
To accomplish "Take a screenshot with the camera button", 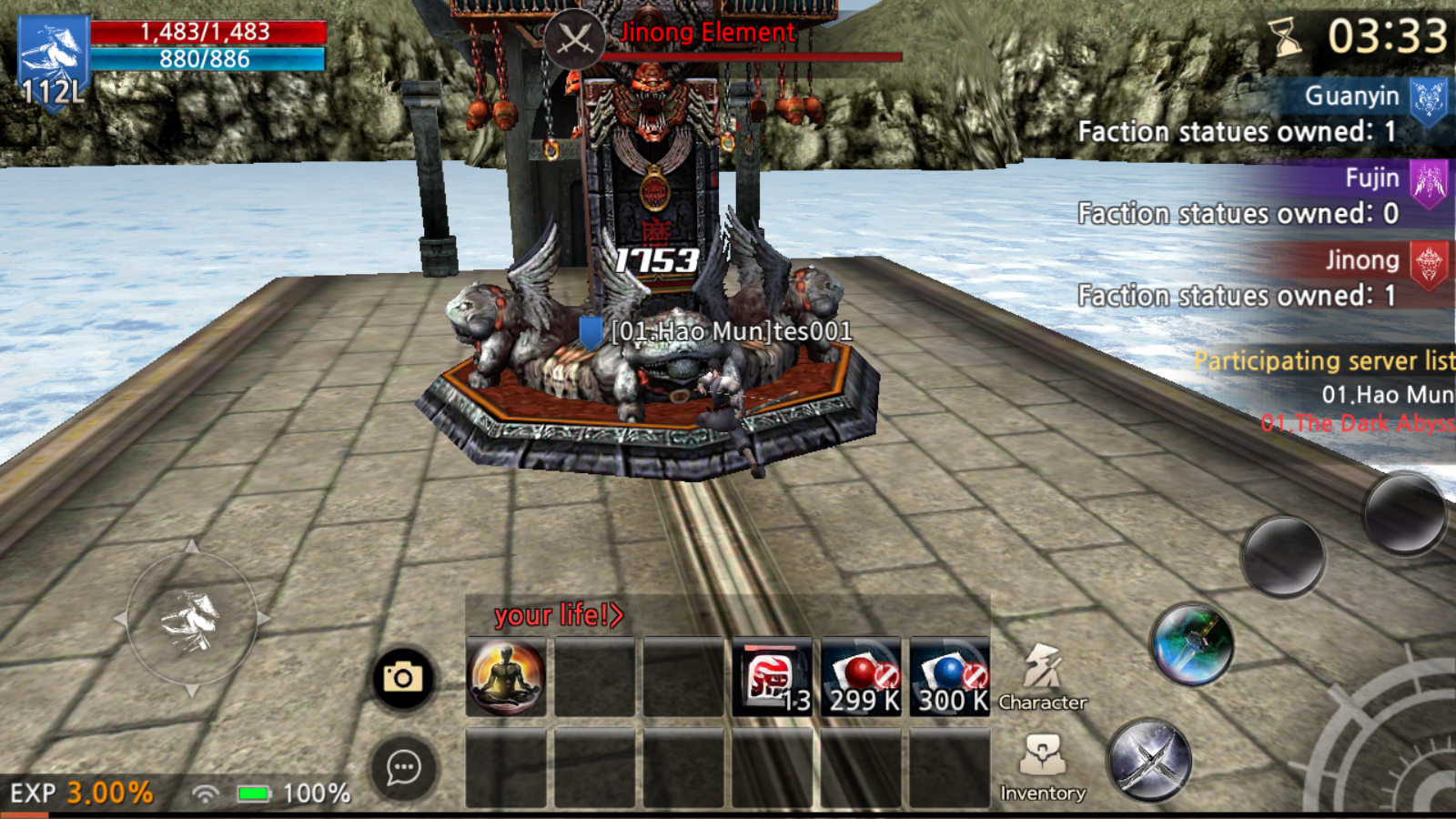I will (x=402, y=678).
